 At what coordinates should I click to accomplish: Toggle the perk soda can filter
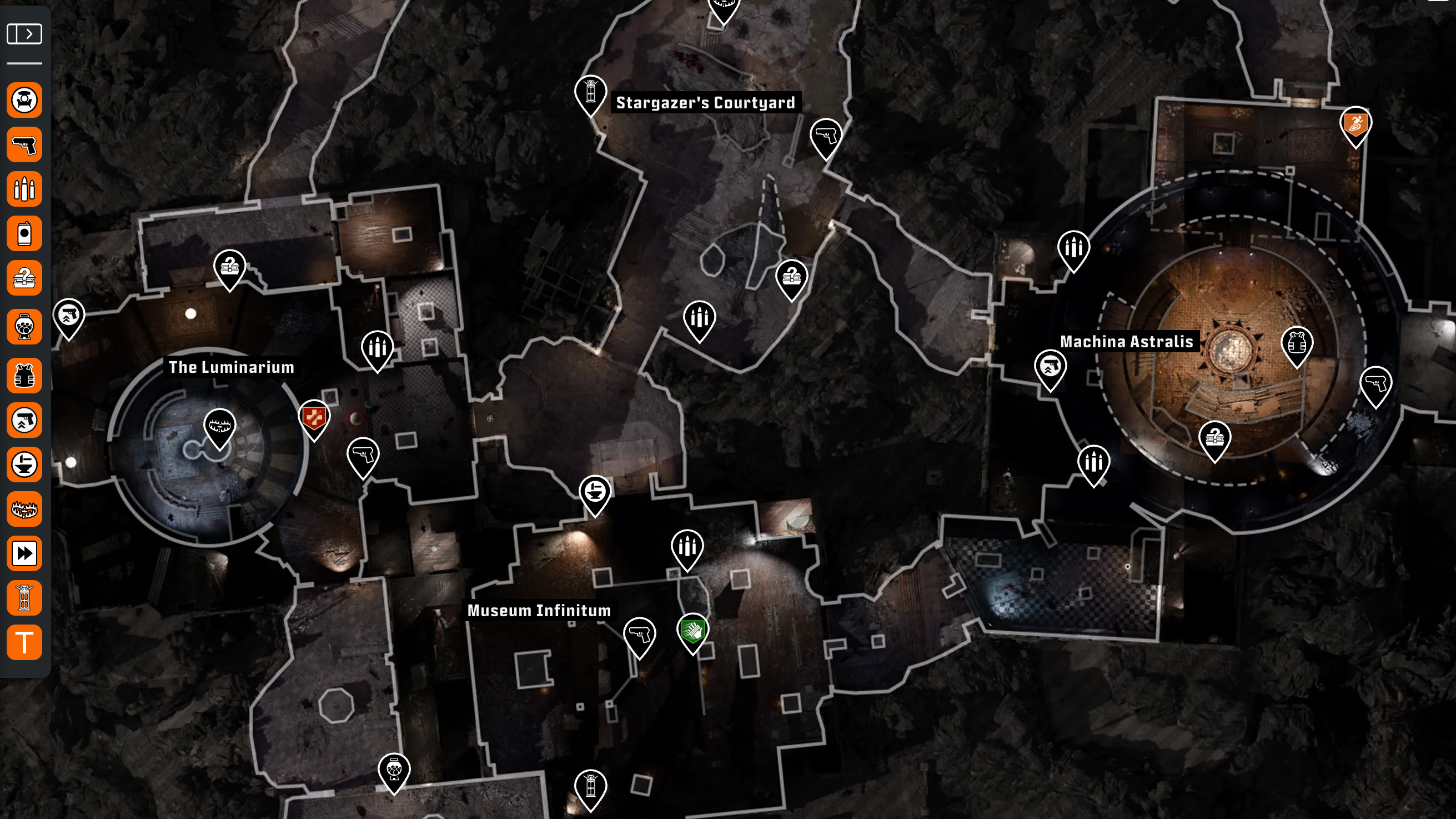point(24,233)
